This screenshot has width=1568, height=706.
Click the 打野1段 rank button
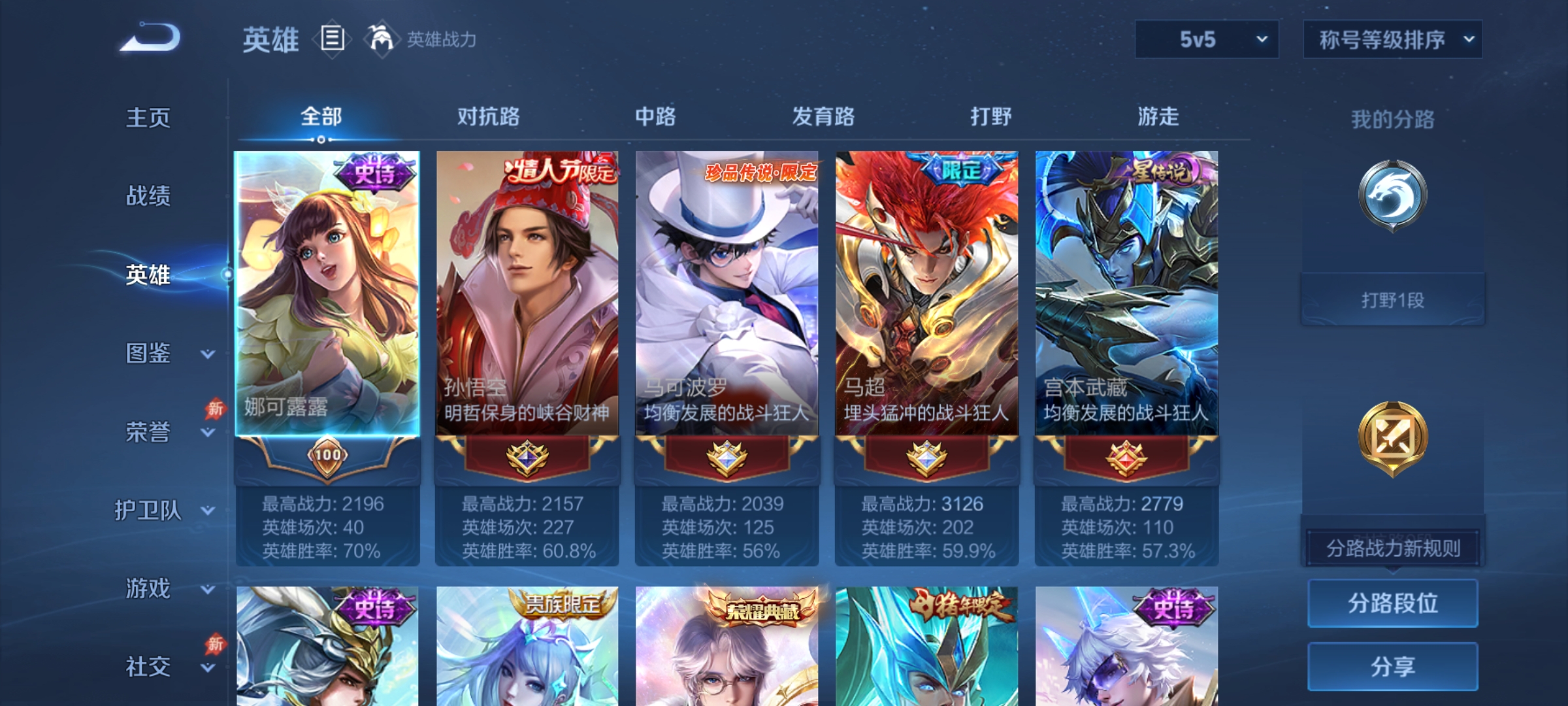(1392, 299)
